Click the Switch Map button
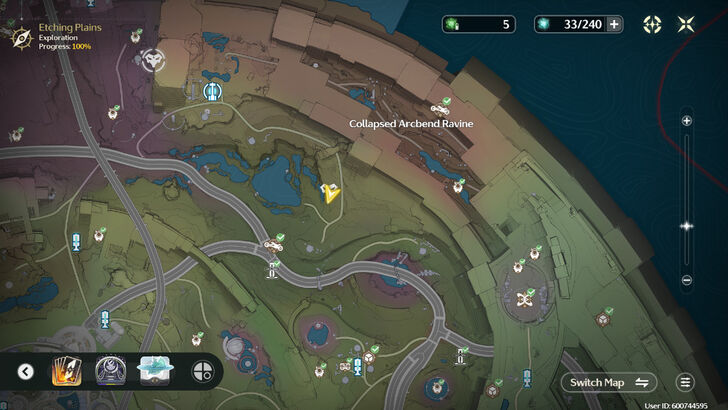728x410 pixels. [609, 382]
